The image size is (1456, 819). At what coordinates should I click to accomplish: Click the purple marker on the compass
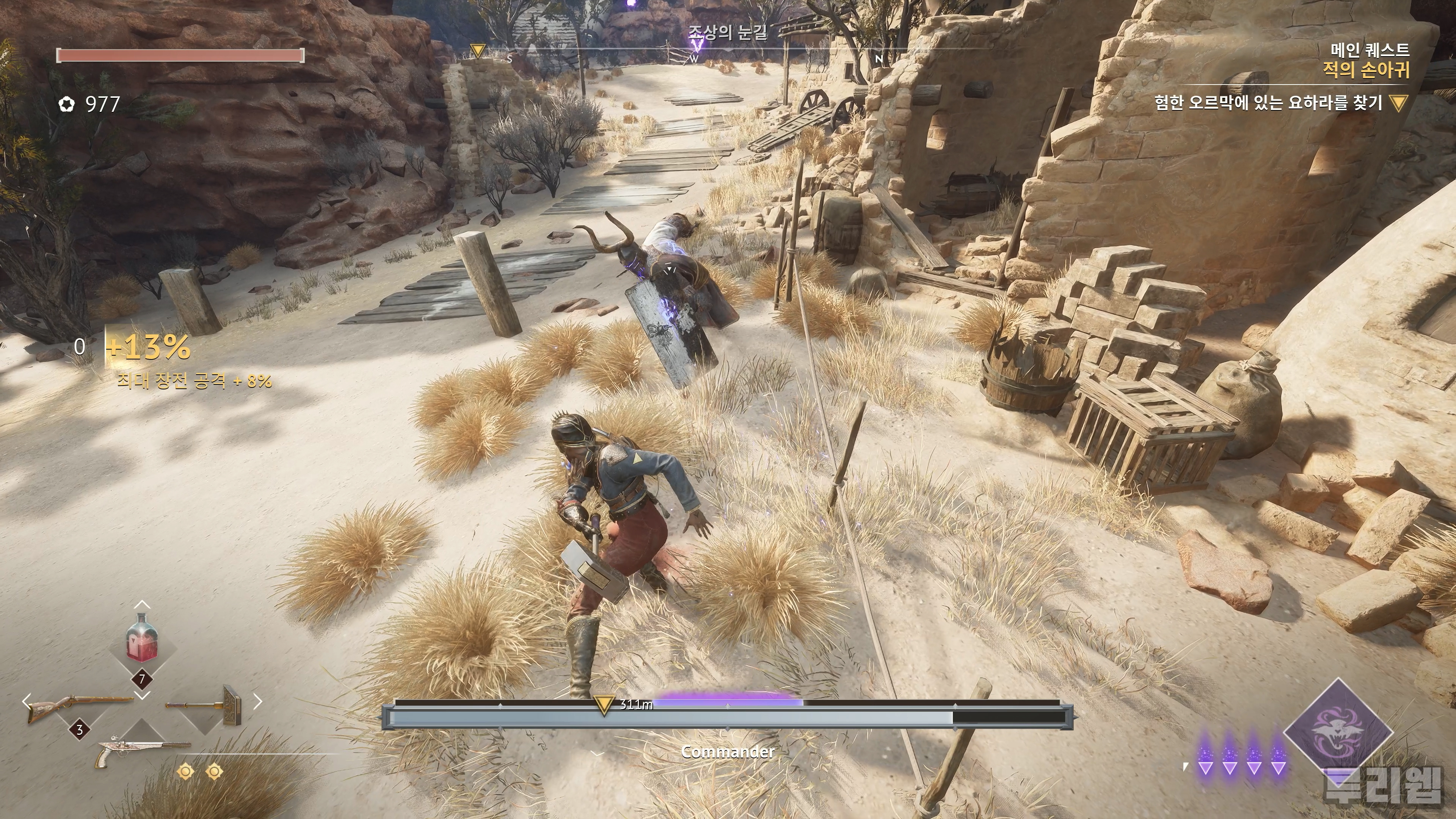pos(698,43)
